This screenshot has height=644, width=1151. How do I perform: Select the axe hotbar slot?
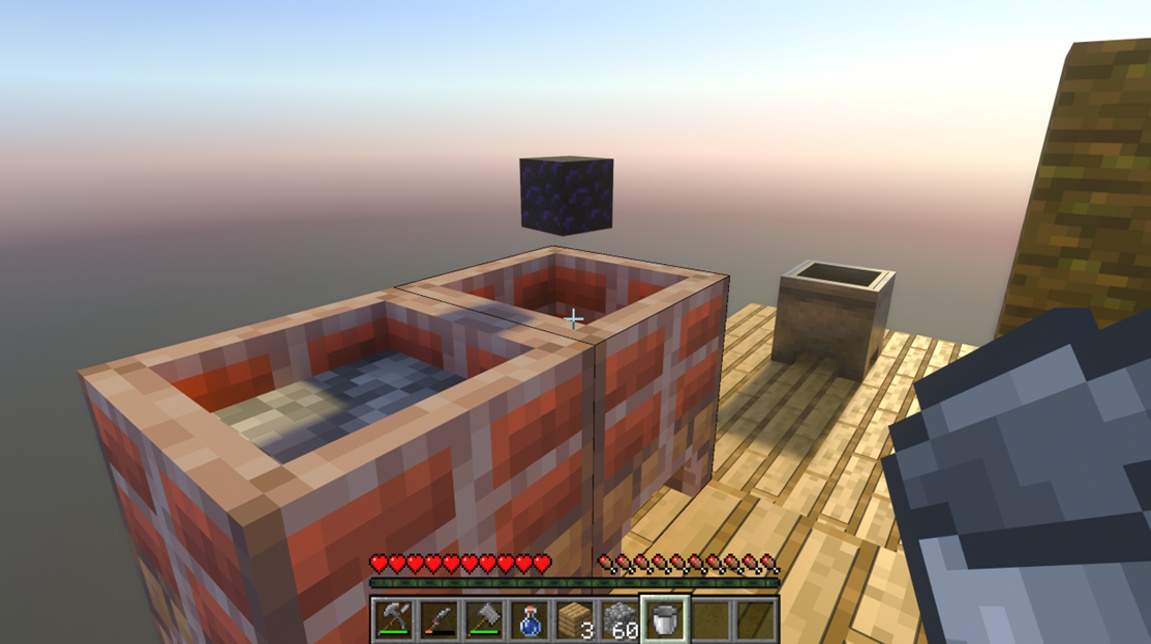[x=484, y=619]
